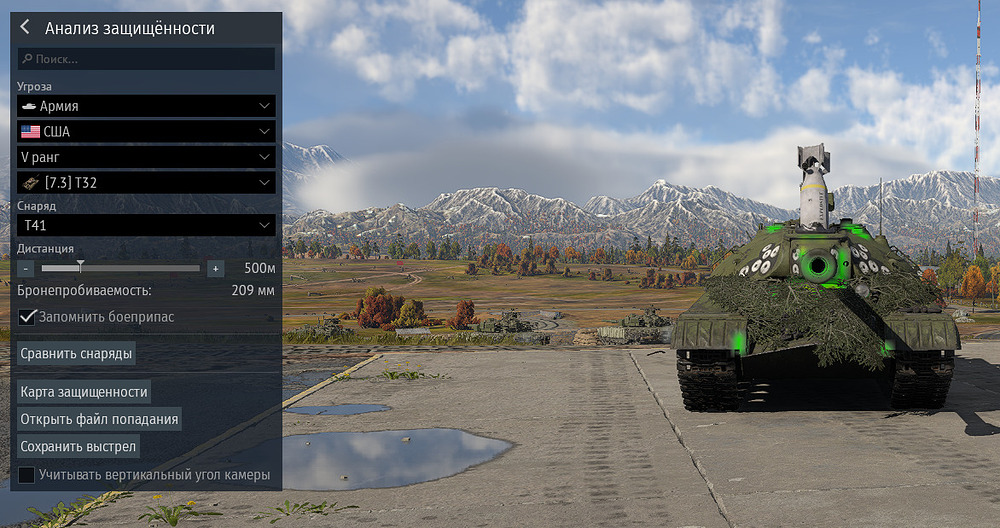The height and width of the screenshot is (528, 1000).
Task: Open the [7.3] T32 vehicle dropdown
Action: pyautogui.click(x=146, y=183)
